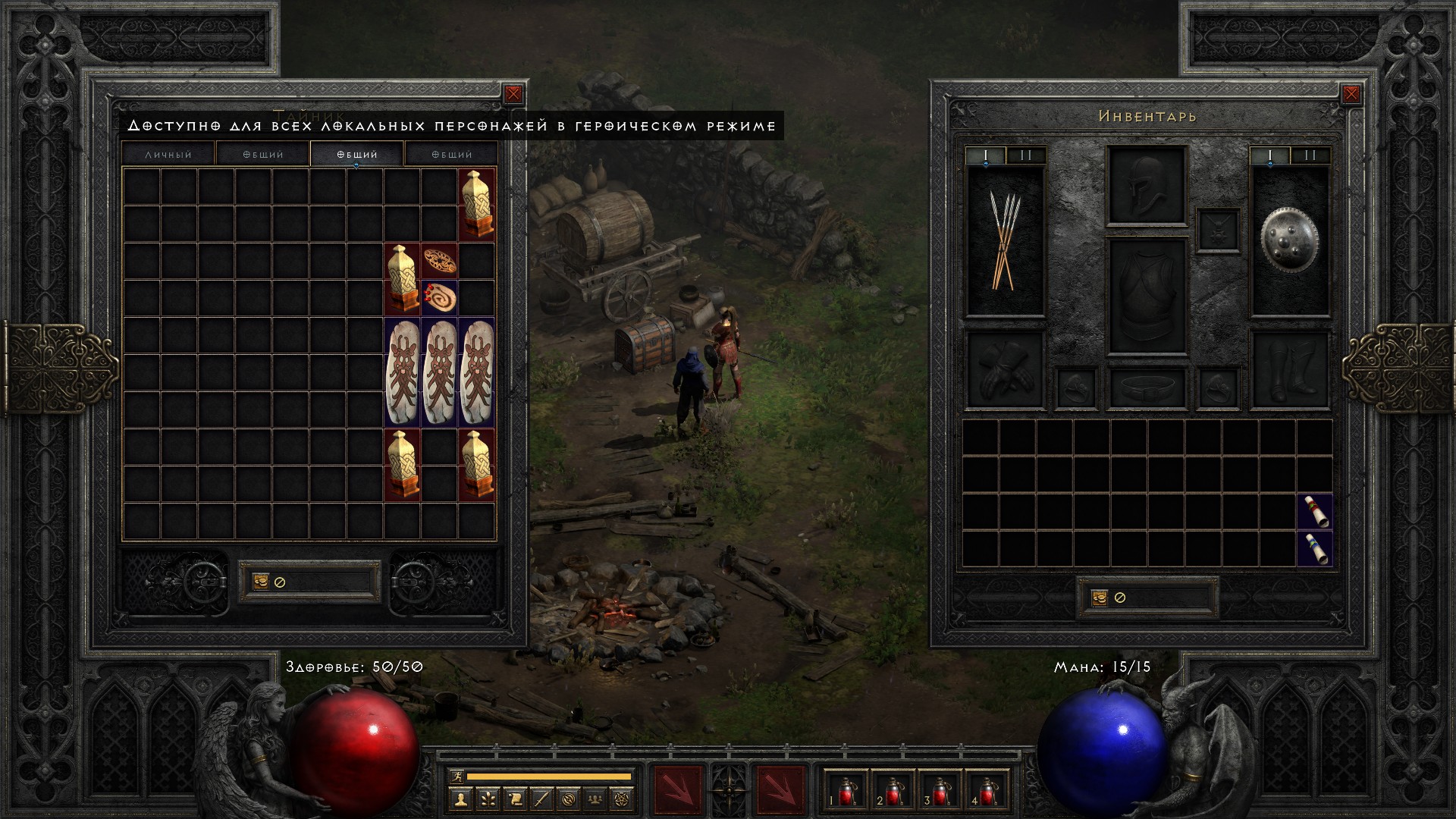Screen dimensions: 1456x819
Task: Click the empty belt equipment slot
Action: (1146, 388)
